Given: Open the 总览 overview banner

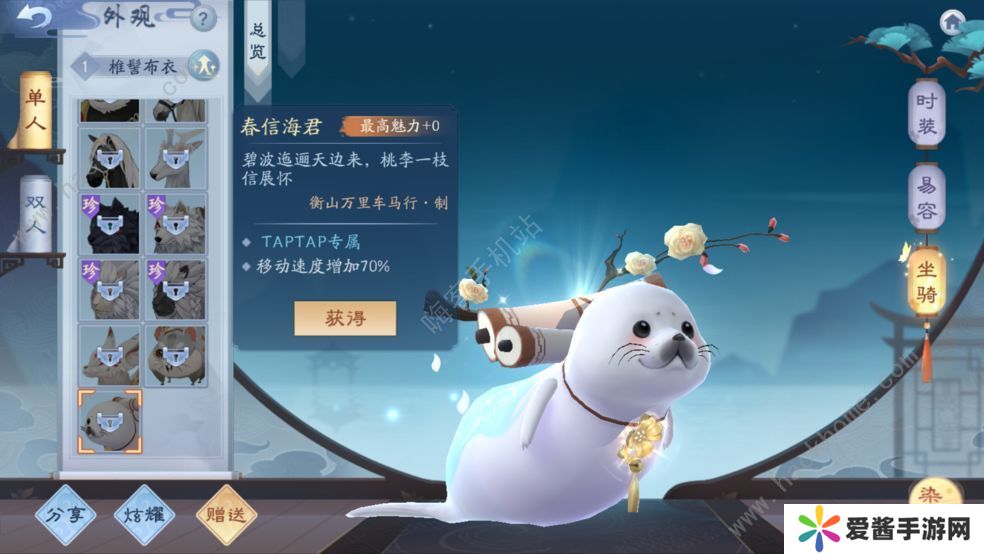Looking at the screenshot, I should click(257, 44).
